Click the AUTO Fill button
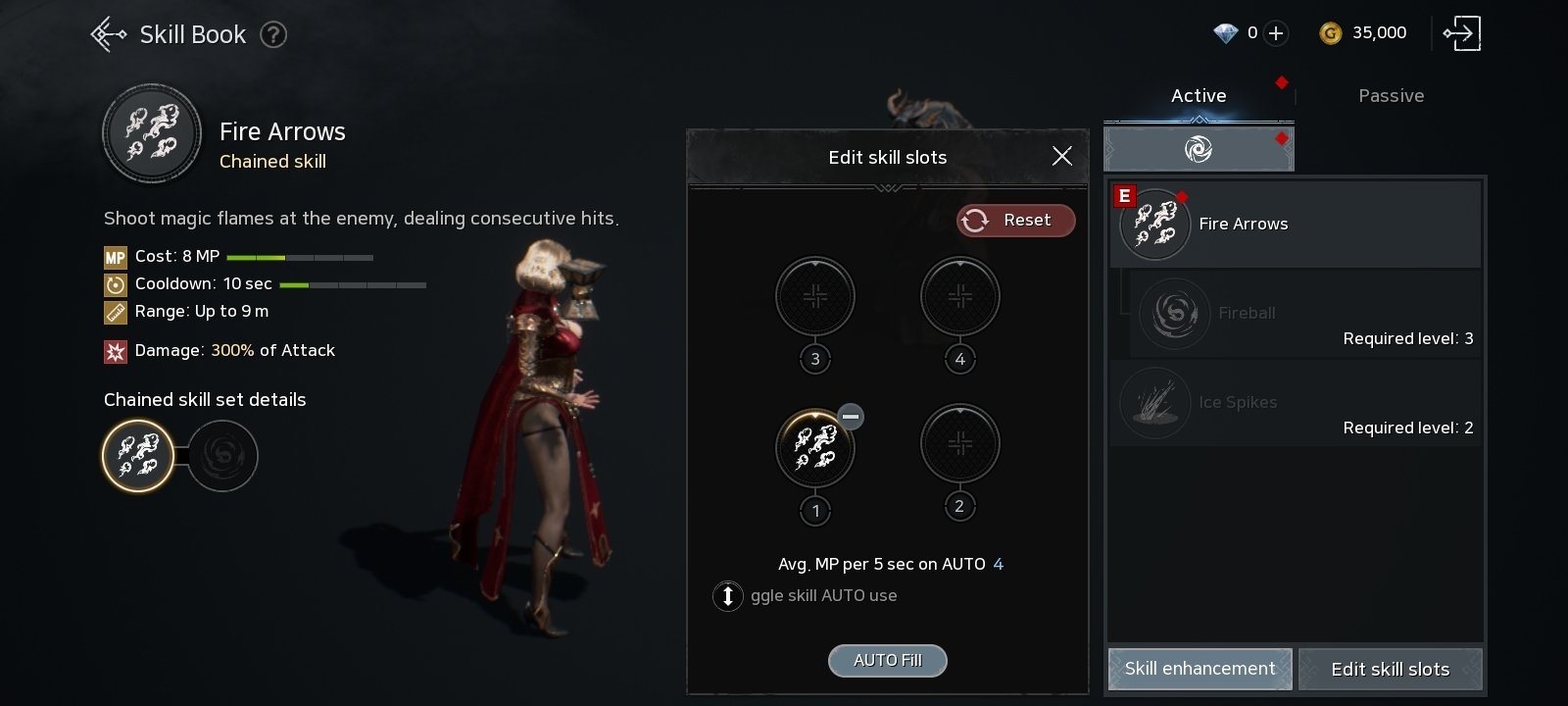Image resolution: width=1568 pixels, height=706 pixels. tap(887, 661)
